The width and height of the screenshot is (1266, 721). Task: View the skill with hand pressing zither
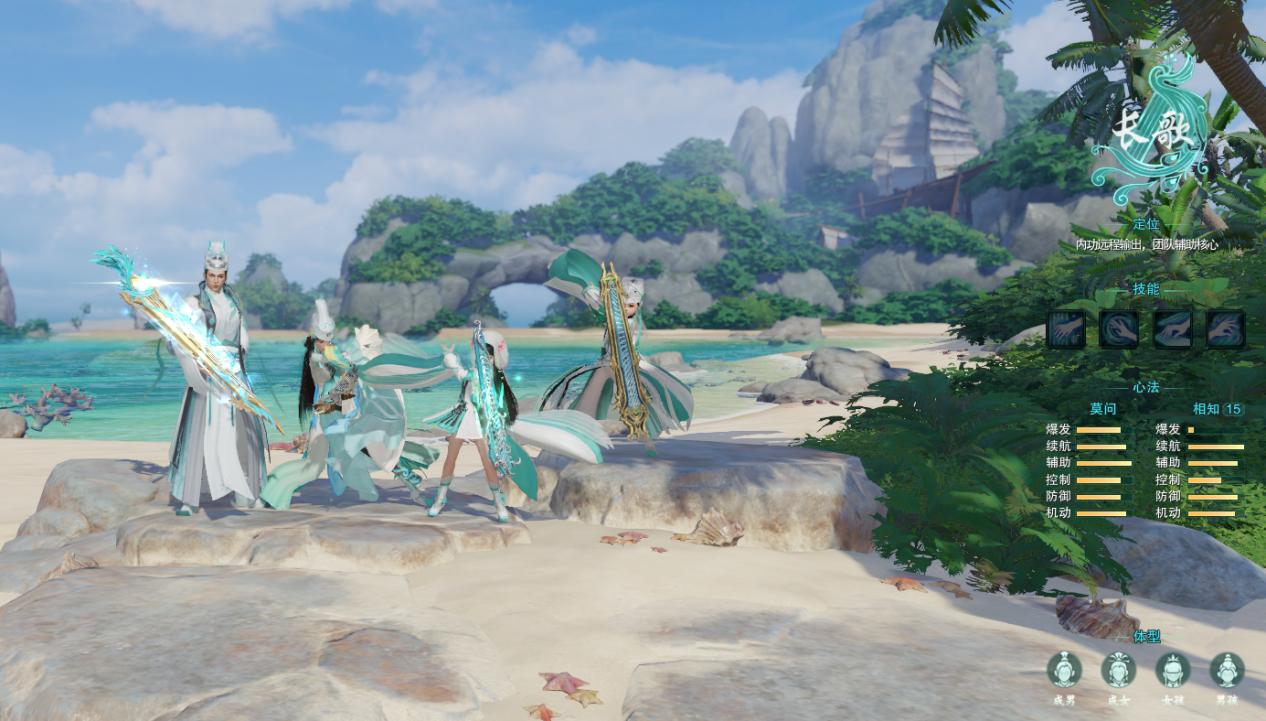[1172, 329]
